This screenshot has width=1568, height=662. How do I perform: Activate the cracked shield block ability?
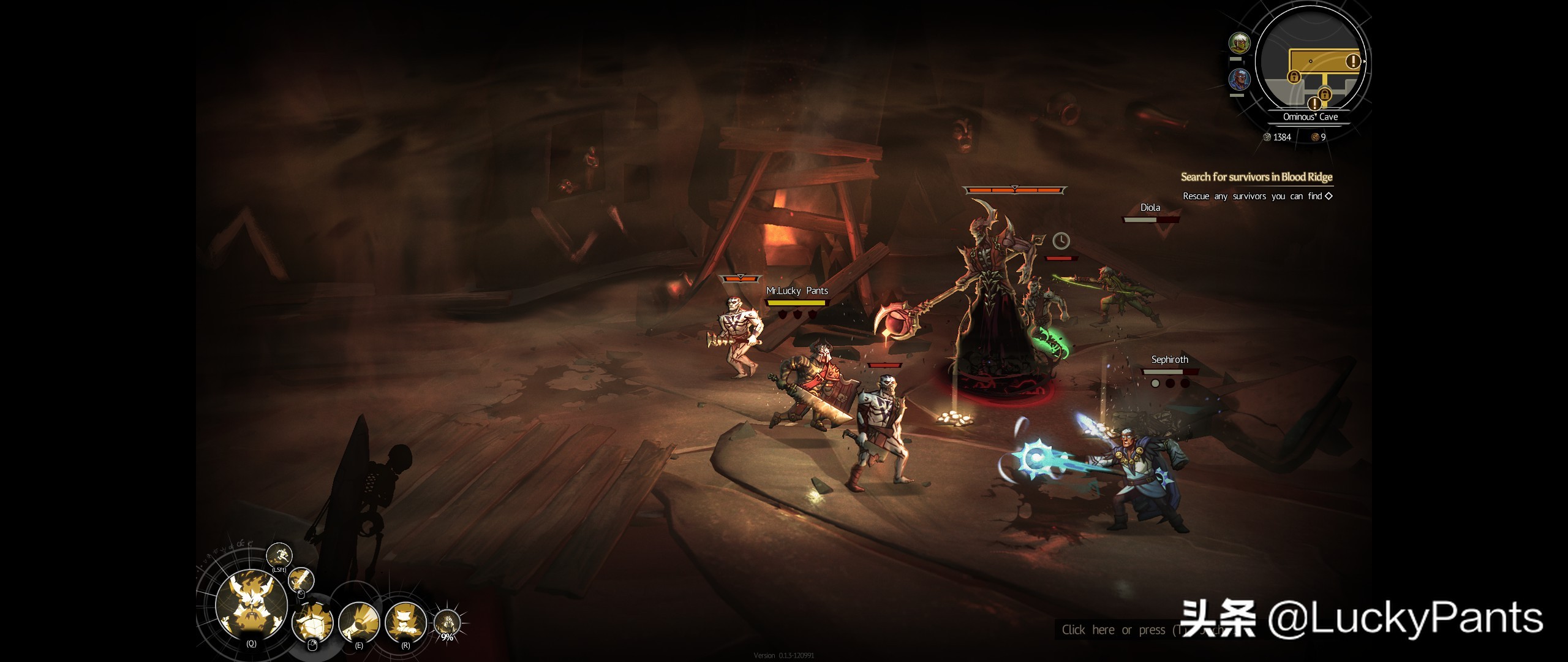(x=313, y=622)
